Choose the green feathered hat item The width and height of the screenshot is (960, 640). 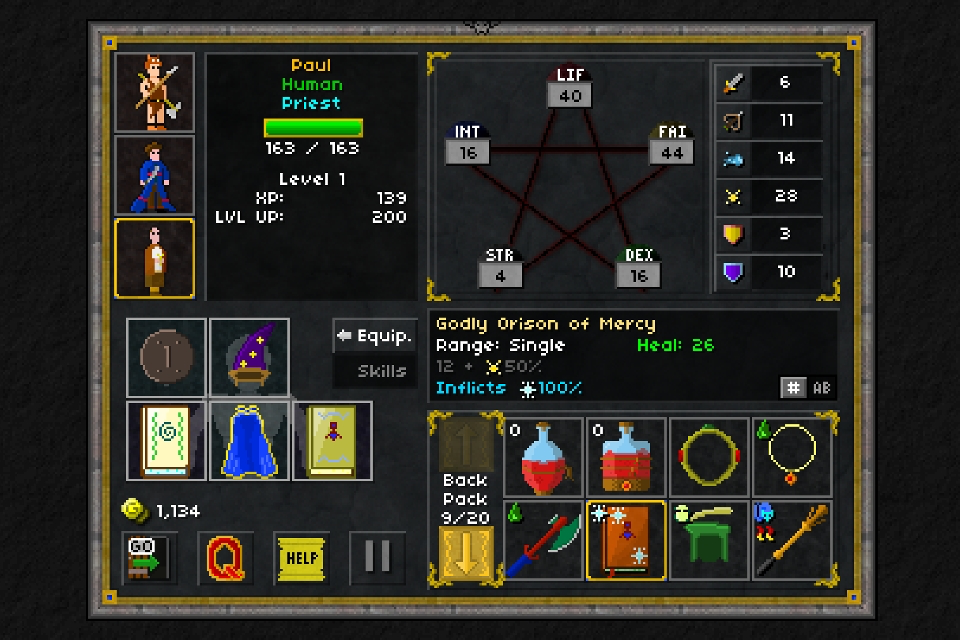(x=710, y=541)
